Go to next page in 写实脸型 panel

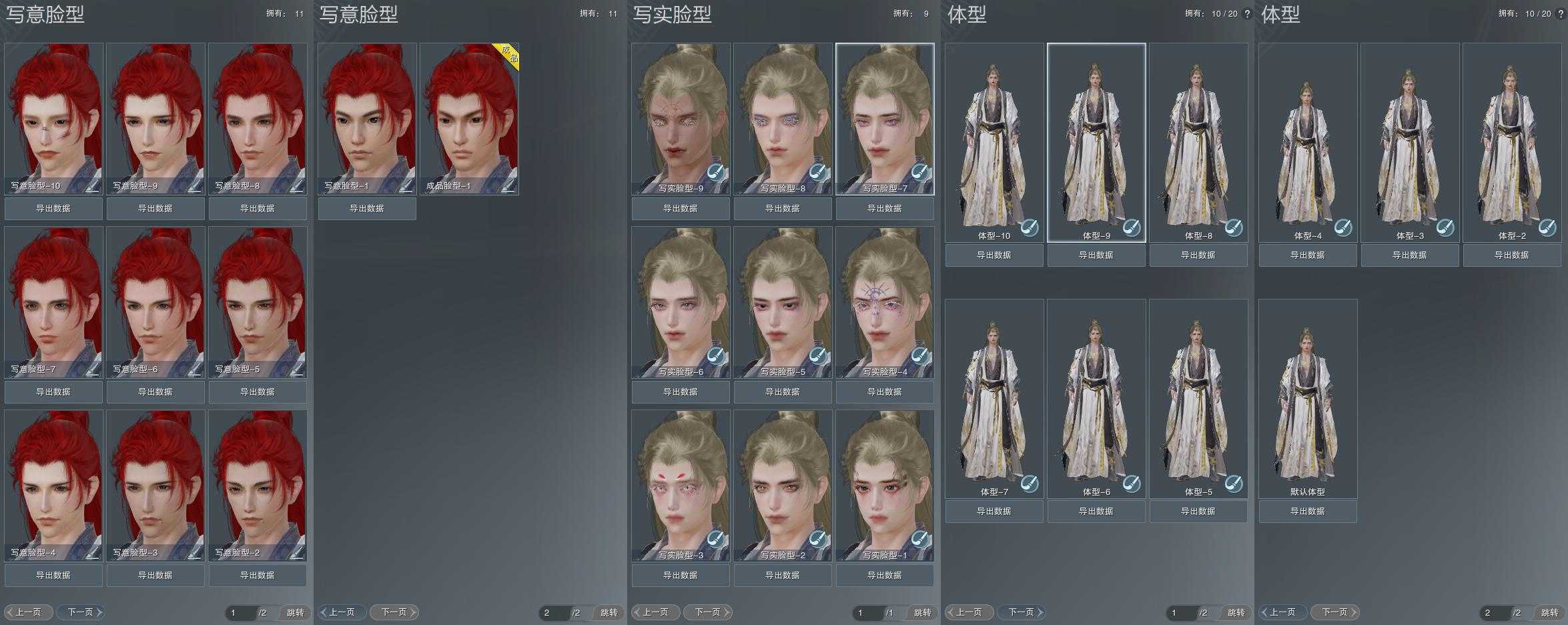(708, 612)
